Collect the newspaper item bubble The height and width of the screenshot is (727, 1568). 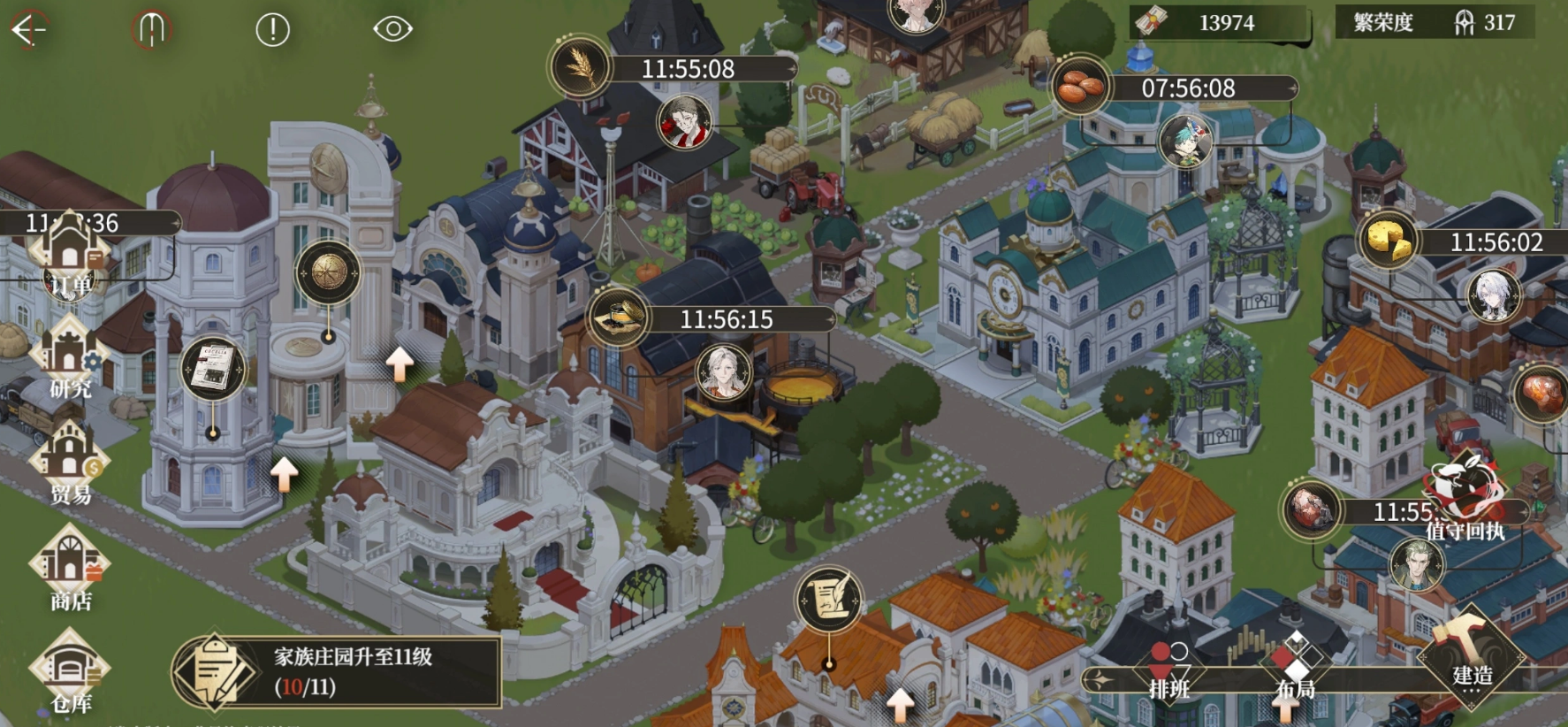pyautogui.click(x=213, y=369)
